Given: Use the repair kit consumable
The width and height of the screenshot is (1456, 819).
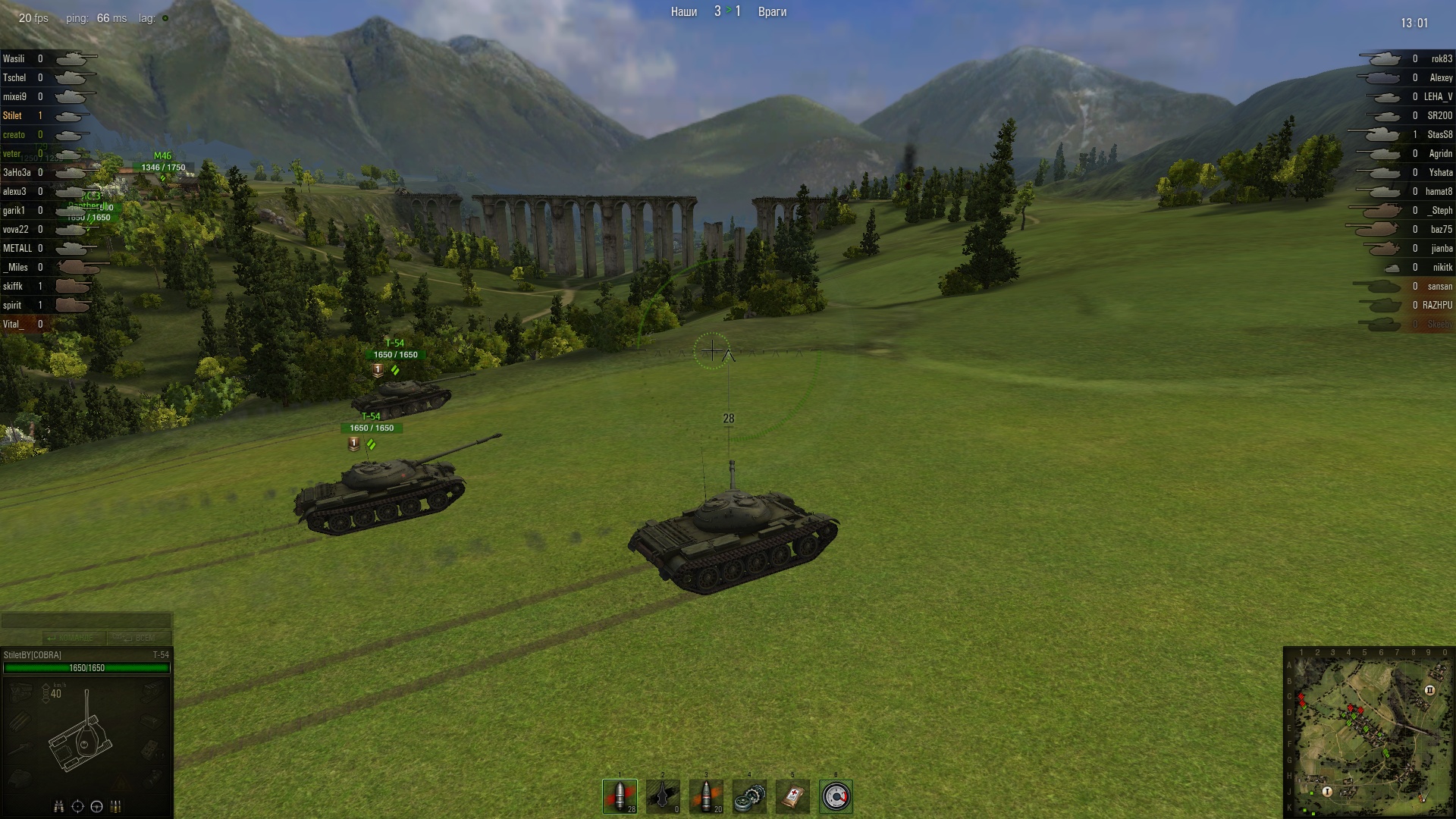Looking at the screenshot, I should [x=749, y=796].
